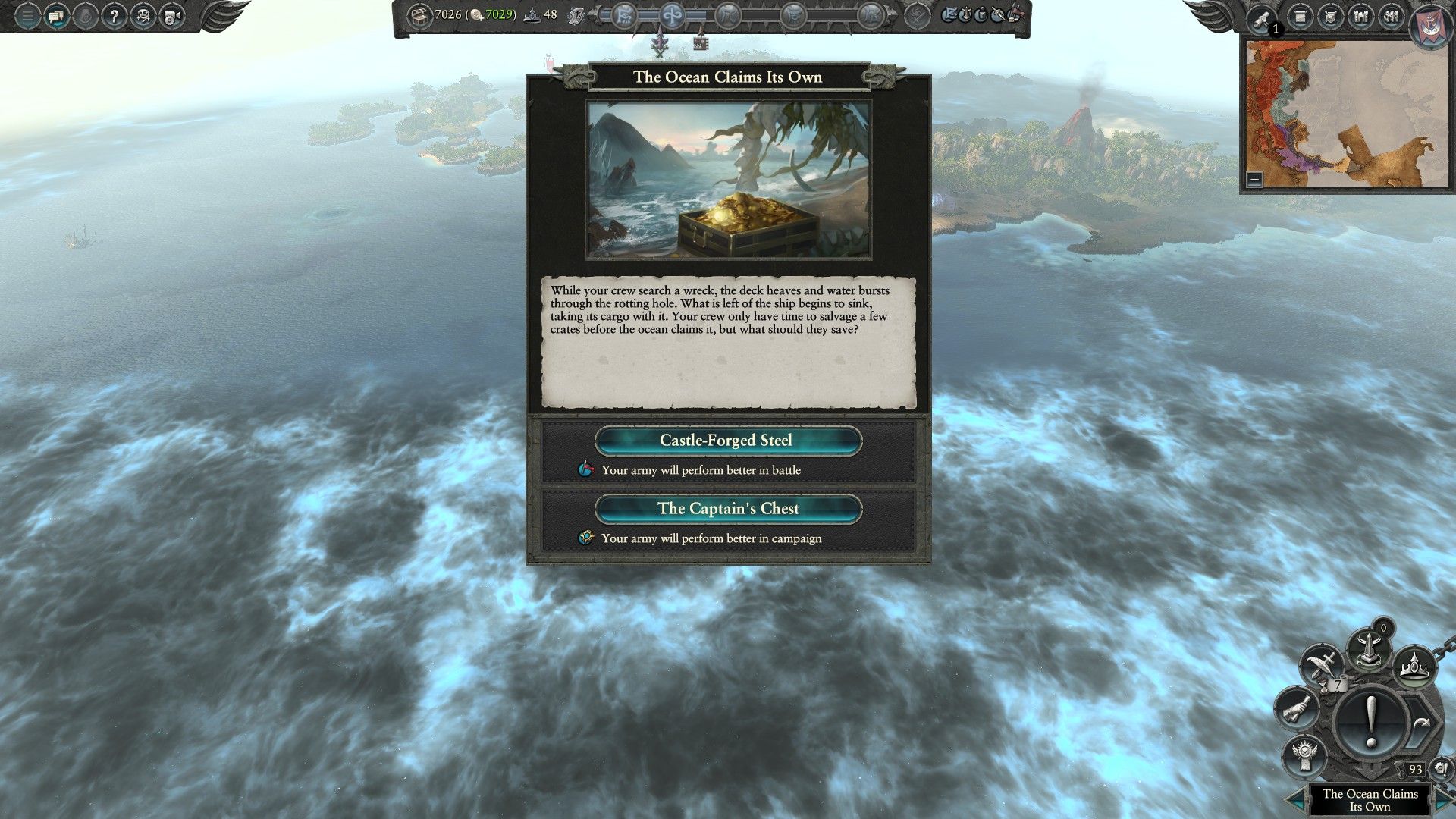This screenshot has width=1456, height=819.
Task: Select The Captain's Chest option
Action: click(x=728, y=509)
